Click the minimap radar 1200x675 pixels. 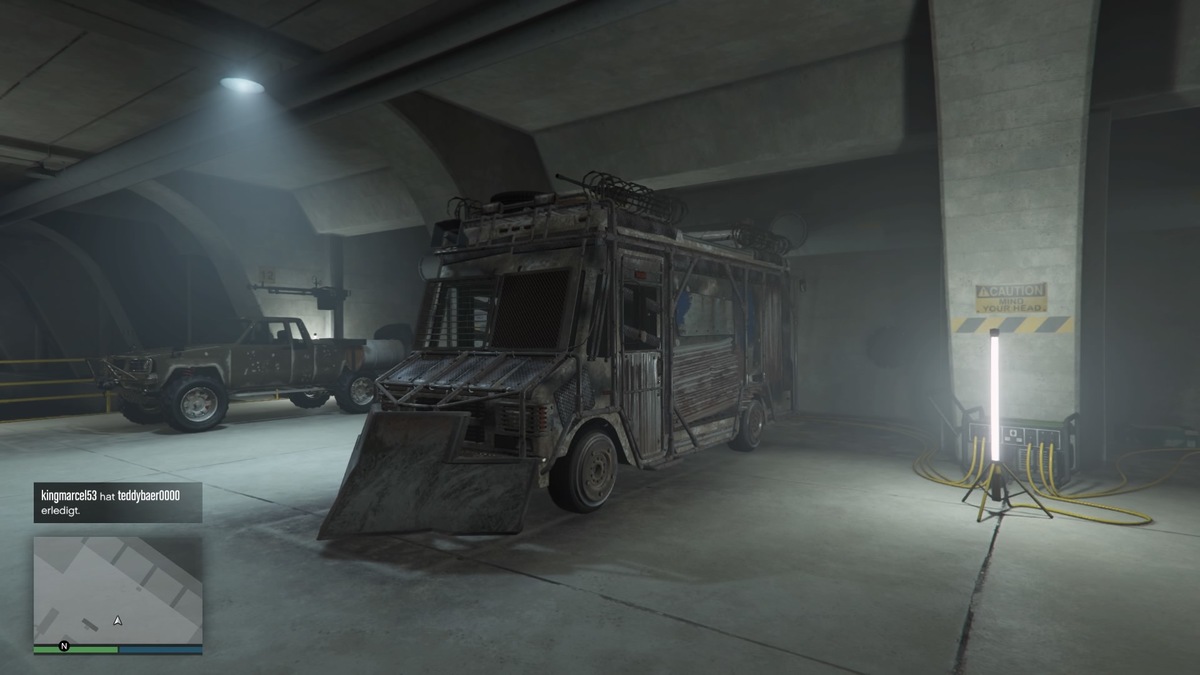(x=118, y=590)
